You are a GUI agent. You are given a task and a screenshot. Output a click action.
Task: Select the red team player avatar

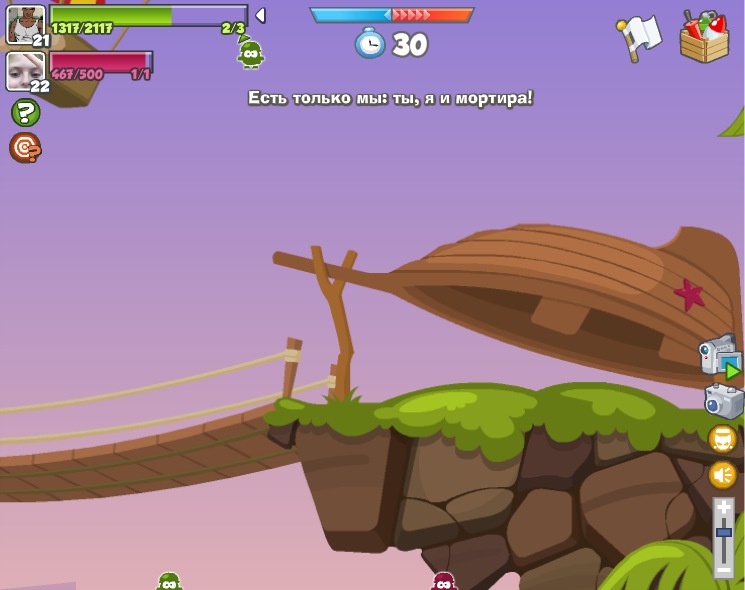pos(25,70)
